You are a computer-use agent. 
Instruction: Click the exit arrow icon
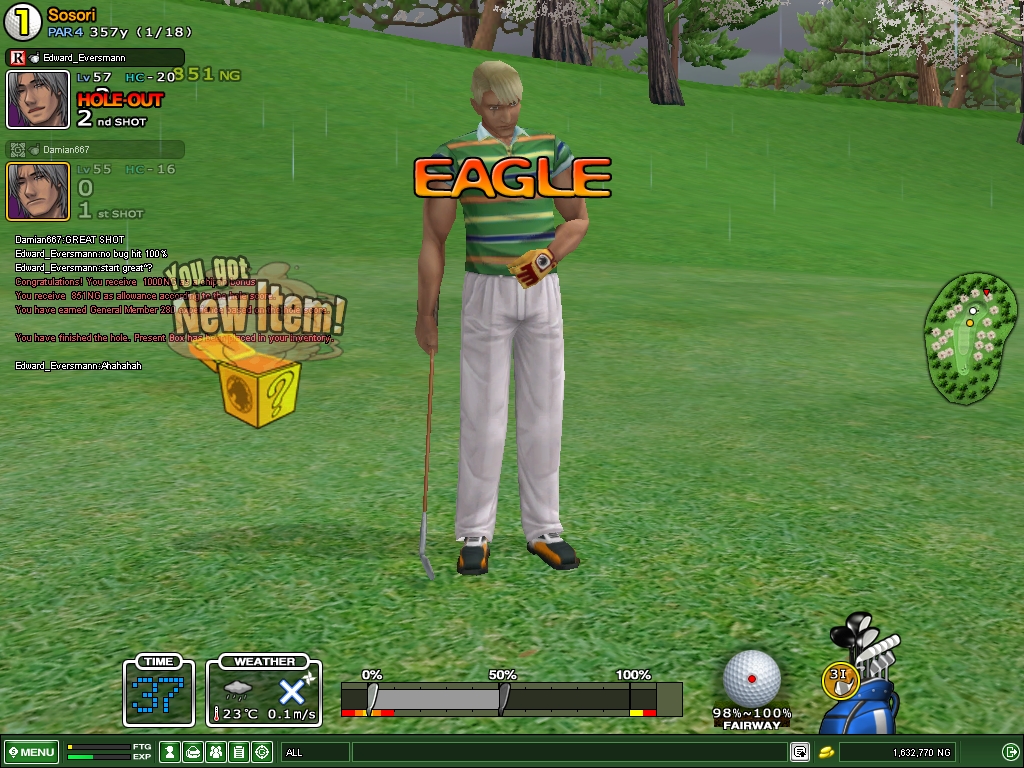pyautogui.click(x=1010, y=752)
